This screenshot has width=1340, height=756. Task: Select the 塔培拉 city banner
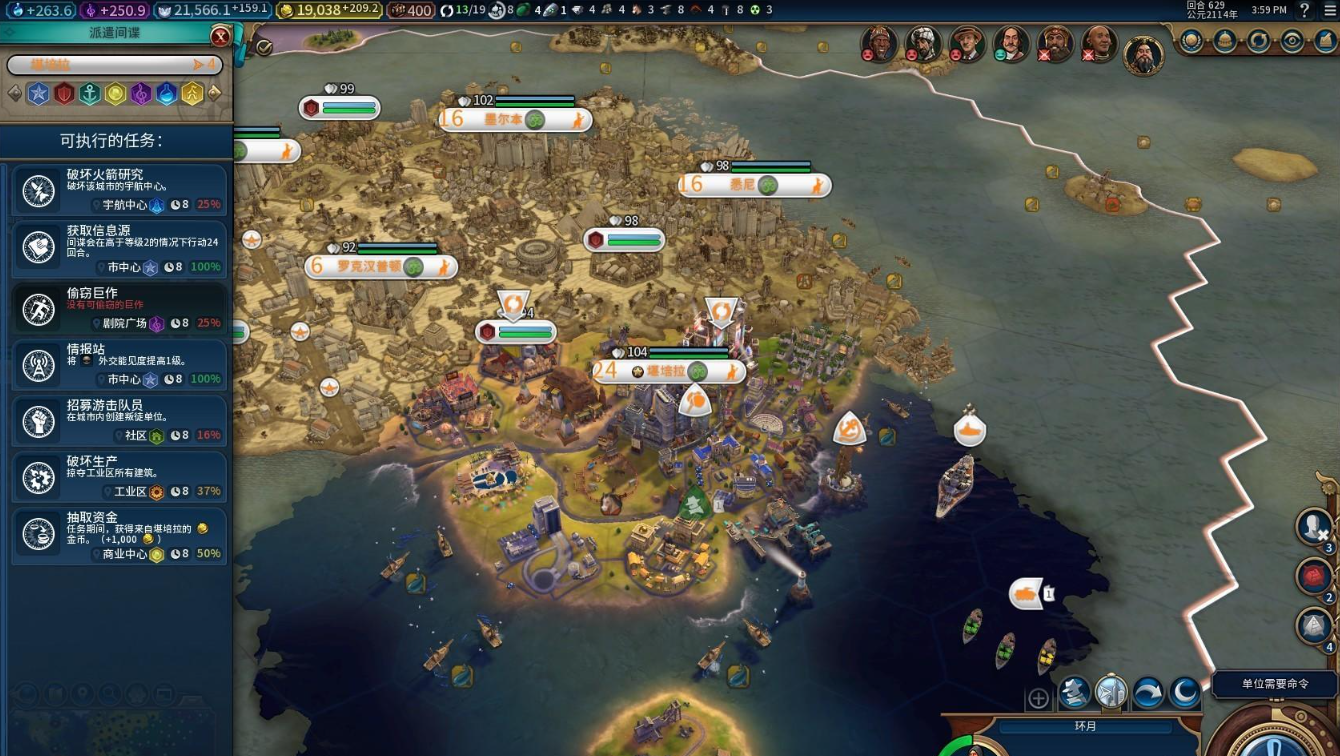pos(668,371)
